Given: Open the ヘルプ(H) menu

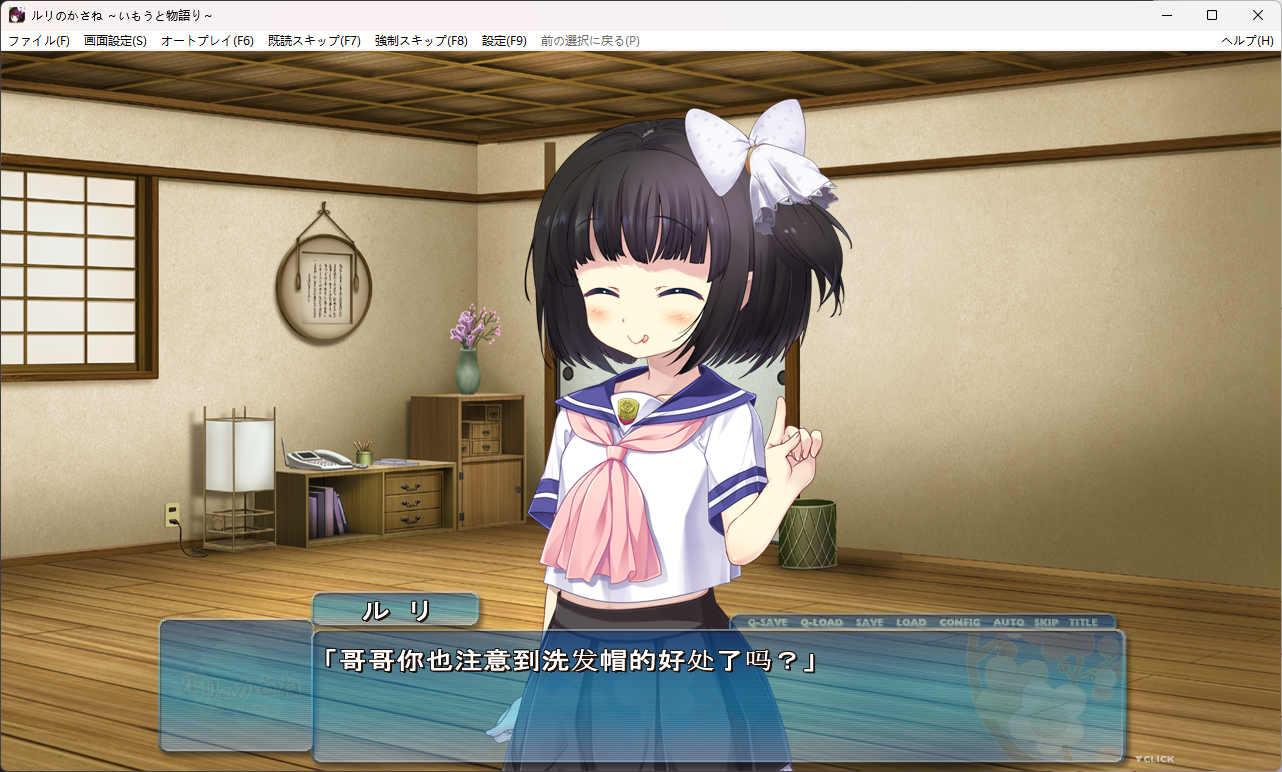Looking at the screenshot, I should click(x=1247, y=41).
